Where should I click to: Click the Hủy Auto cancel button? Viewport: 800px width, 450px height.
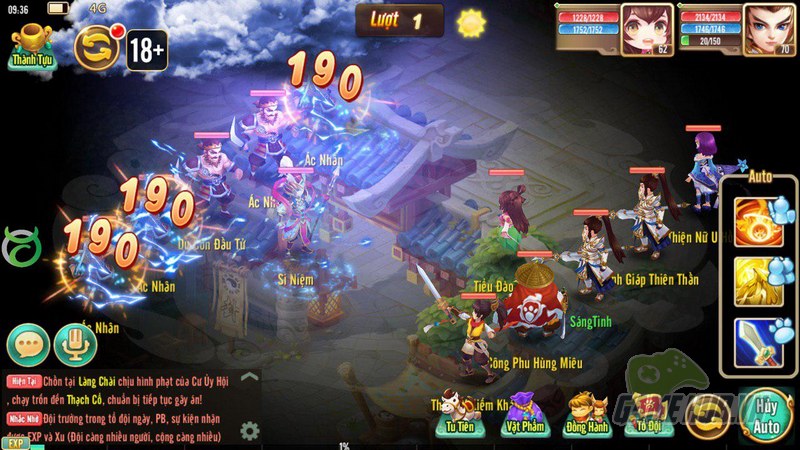click(x=766, y=415)
